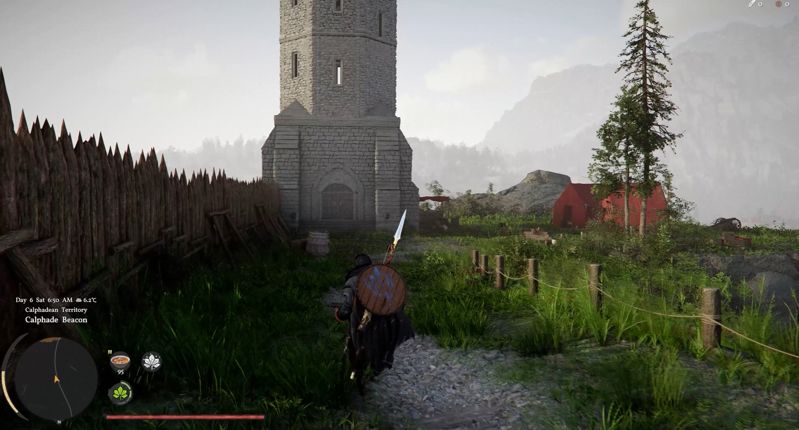Viewport: 799px width, 430px height.
Task: Select the soup bowl food icon
Action: tap(120, 361)
